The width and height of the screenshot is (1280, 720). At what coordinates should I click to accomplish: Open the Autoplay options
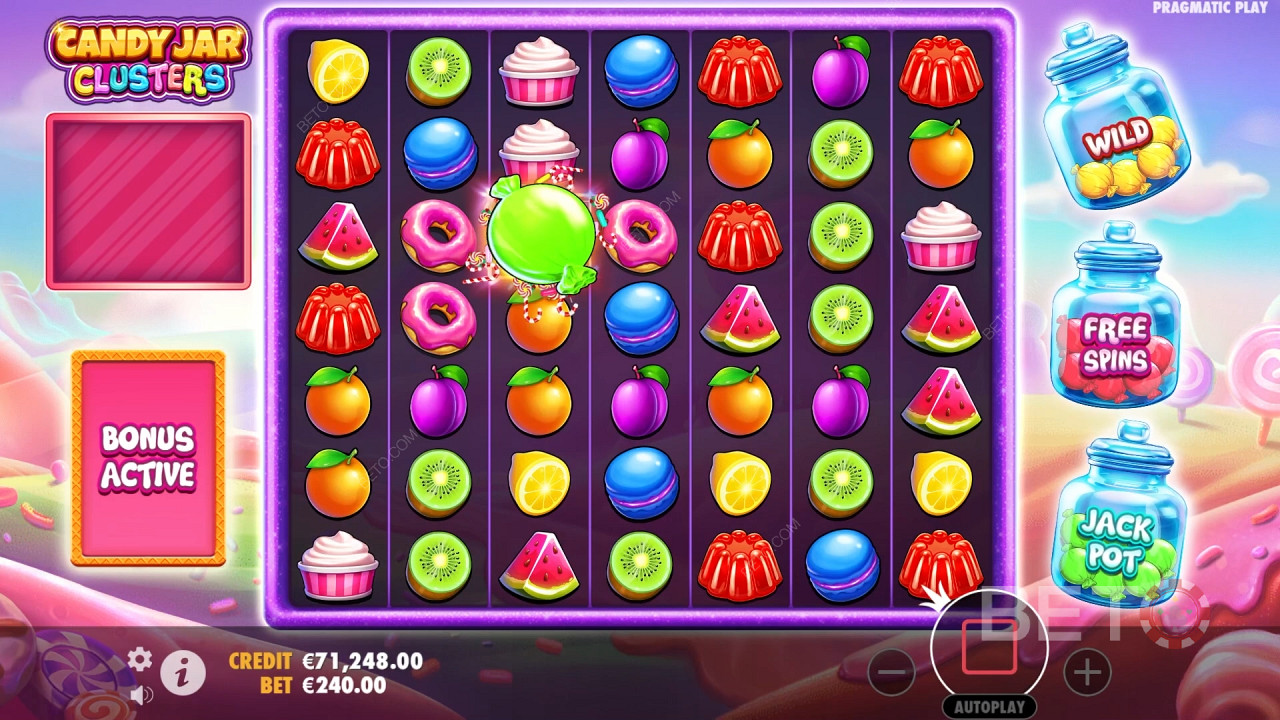click(x=989, y=706)
